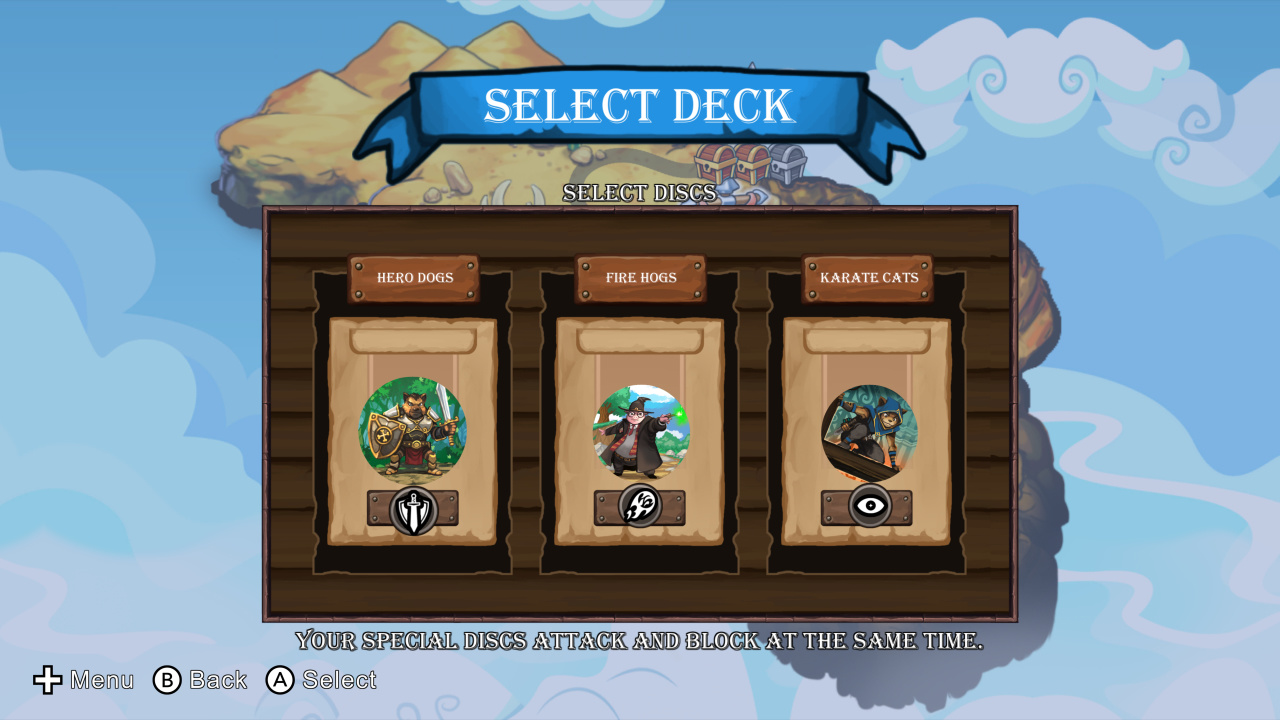Click the Fire Hogs name plate
Screen dimensions: 1280x720
pos(641,278)
